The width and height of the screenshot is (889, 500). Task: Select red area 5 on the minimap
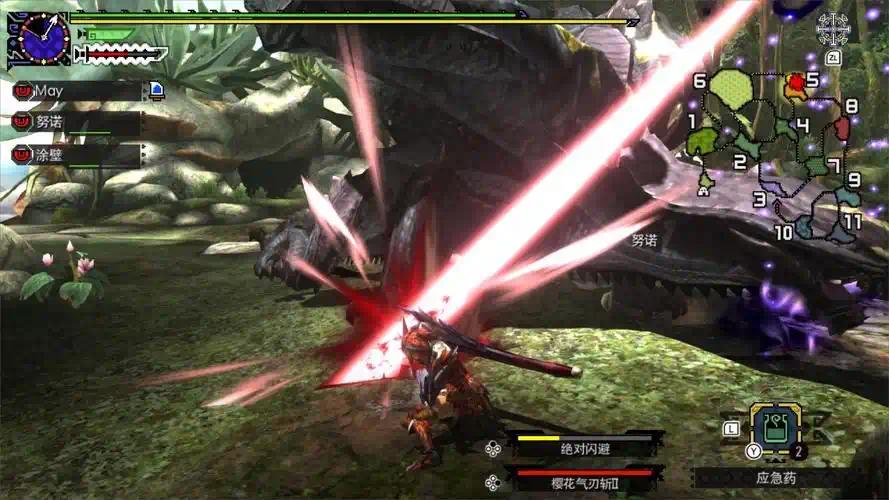[x=796, y=83]
